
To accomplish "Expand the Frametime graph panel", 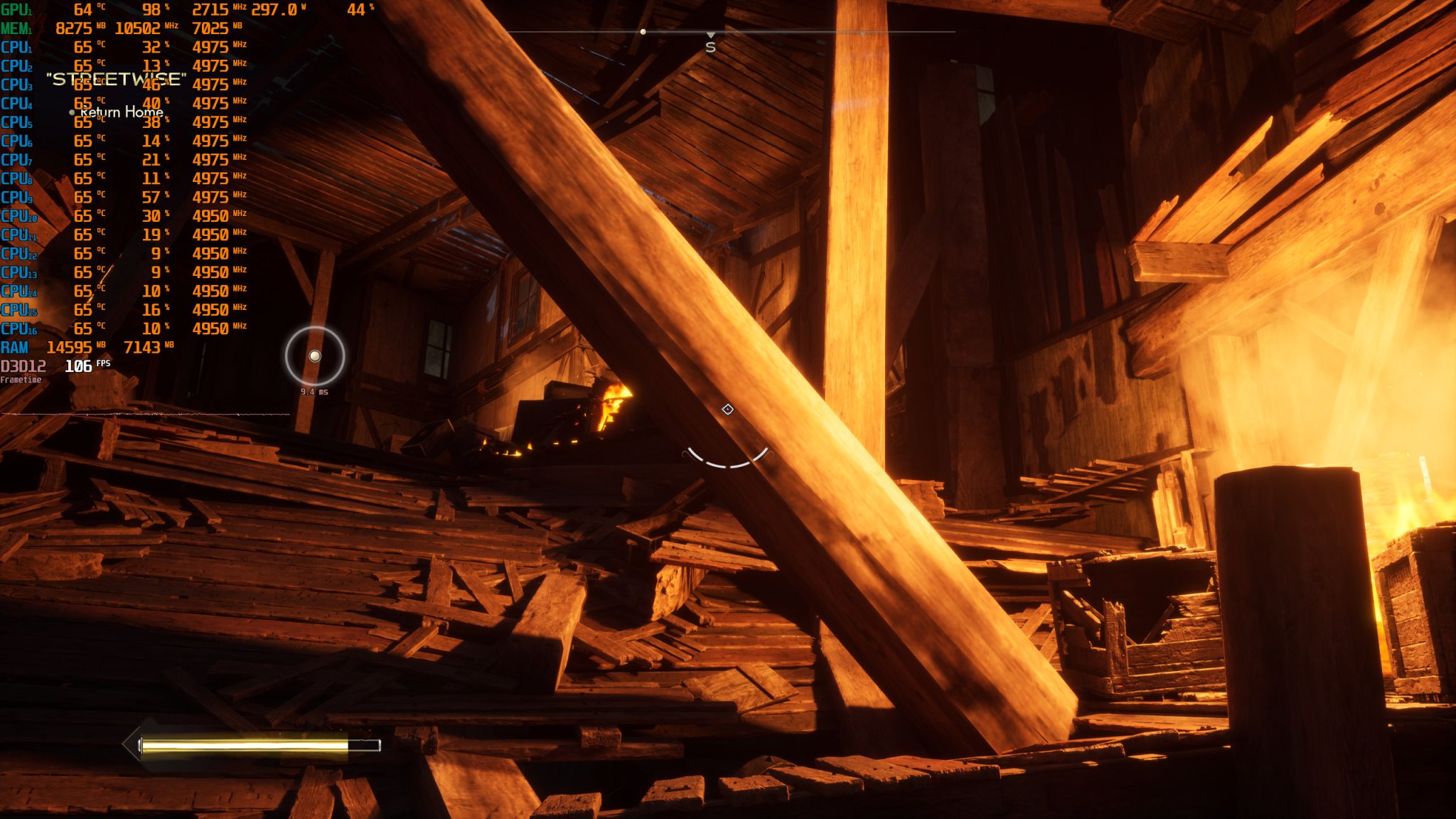I will pos(21,381).
